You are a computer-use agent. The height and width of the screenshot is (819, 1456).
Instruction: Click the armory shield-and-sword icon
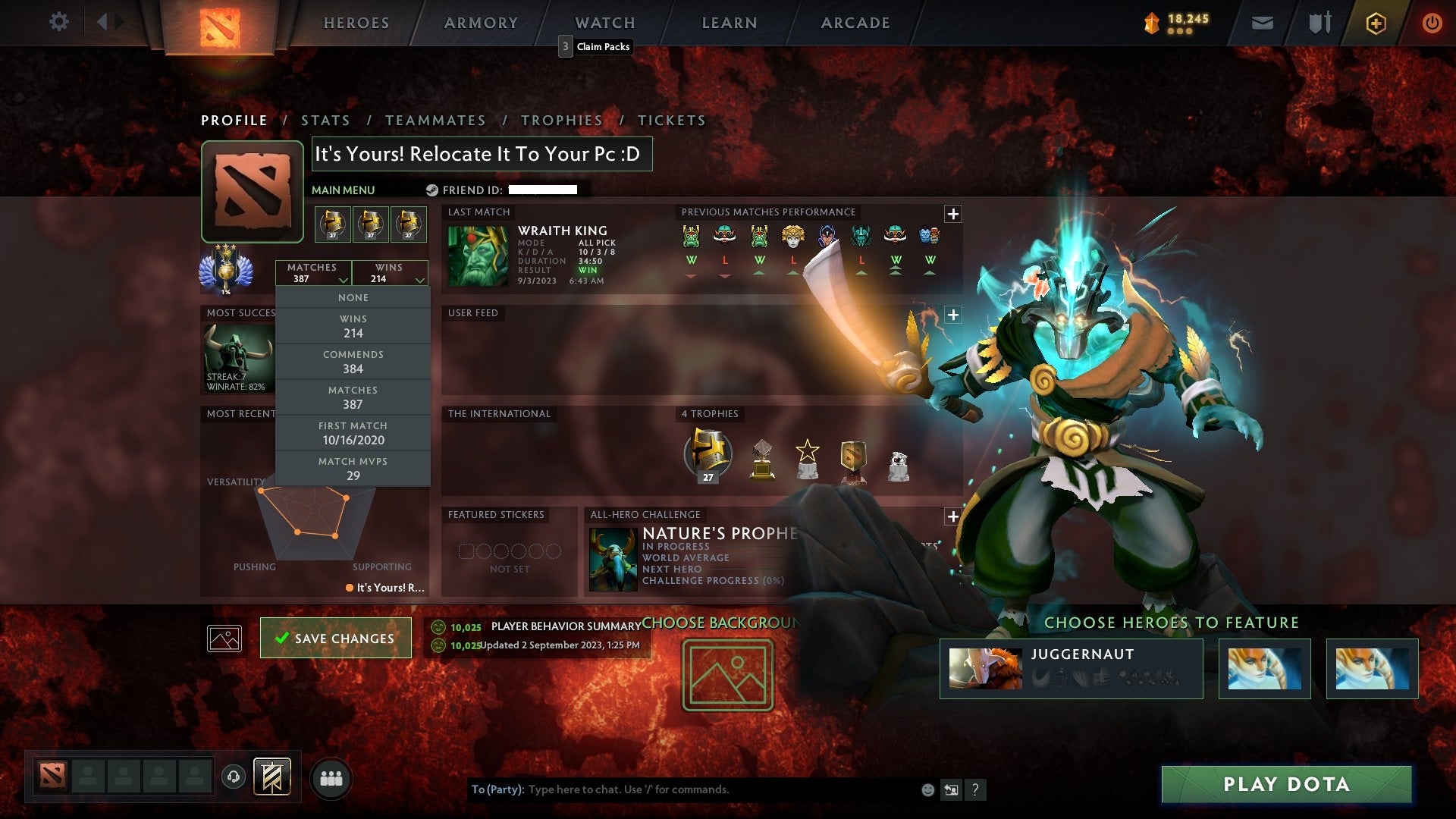point(1320,22)
